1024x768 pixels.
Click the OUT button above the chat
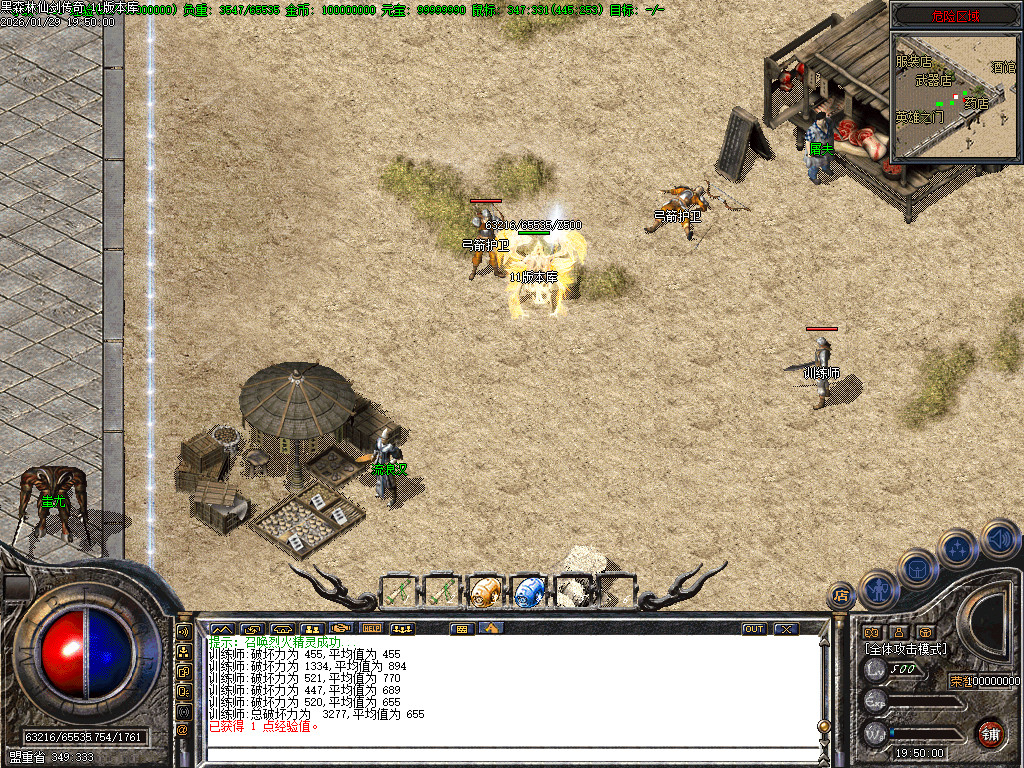coord(754,629)
